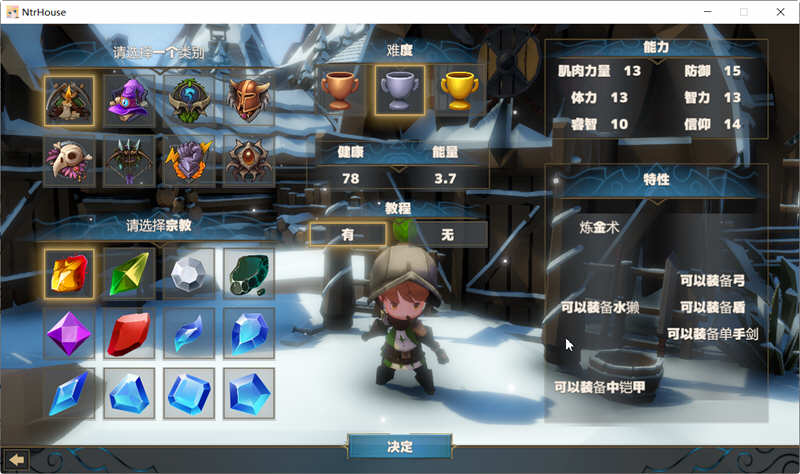Select the red ruby gem religion
This screenshot has width=800, height=474.
coord(129,333)
